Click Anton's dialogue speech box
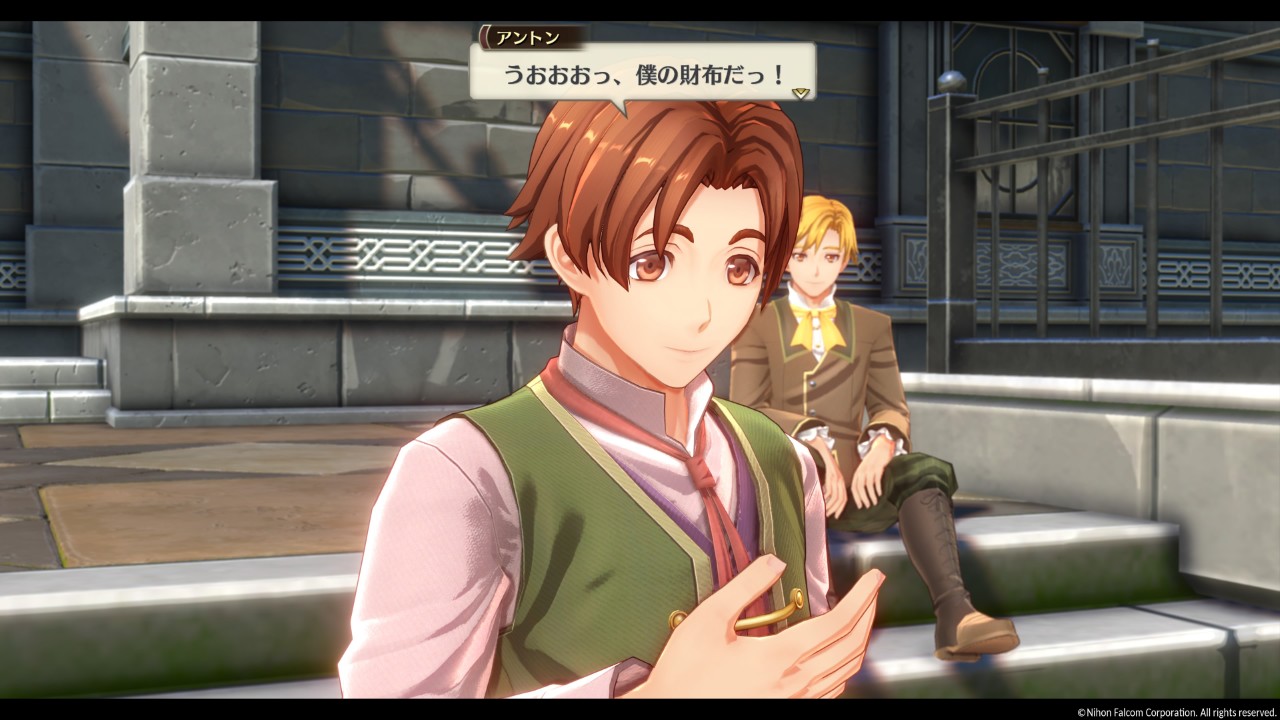 642,73
